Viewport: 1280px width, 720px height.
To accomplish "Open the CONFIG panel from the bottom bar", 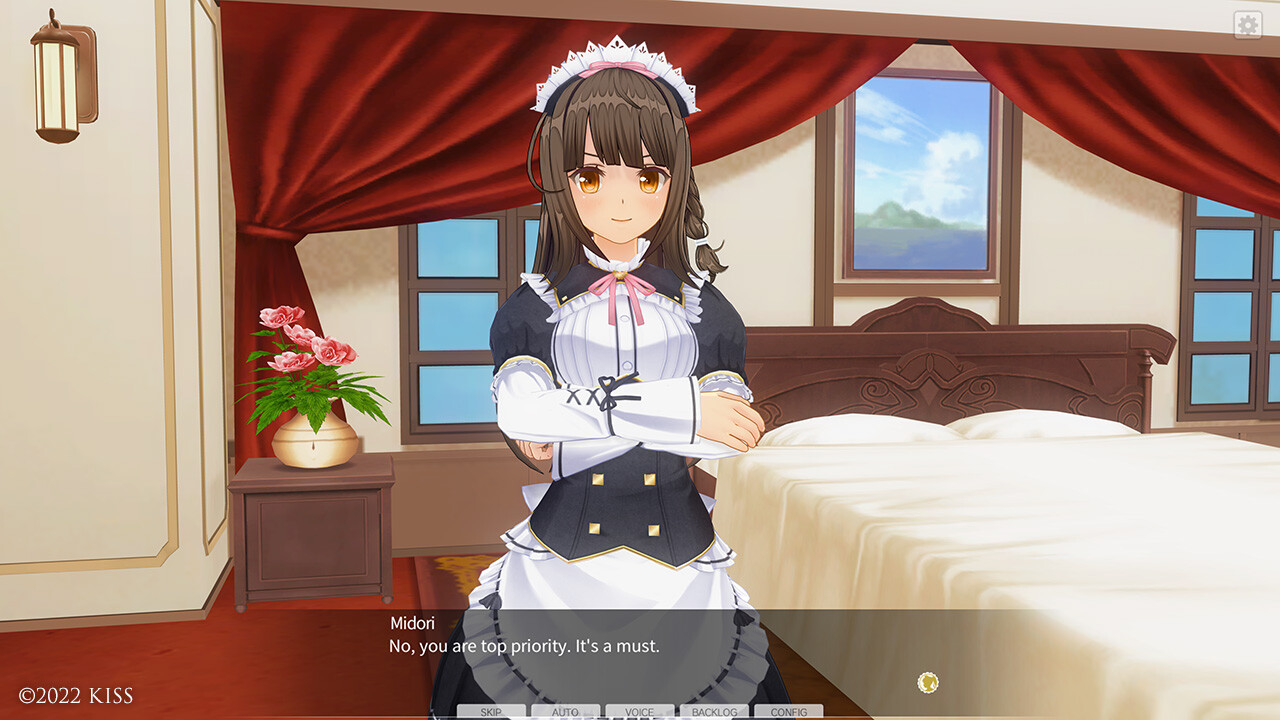I will click(x=787, y=711).
